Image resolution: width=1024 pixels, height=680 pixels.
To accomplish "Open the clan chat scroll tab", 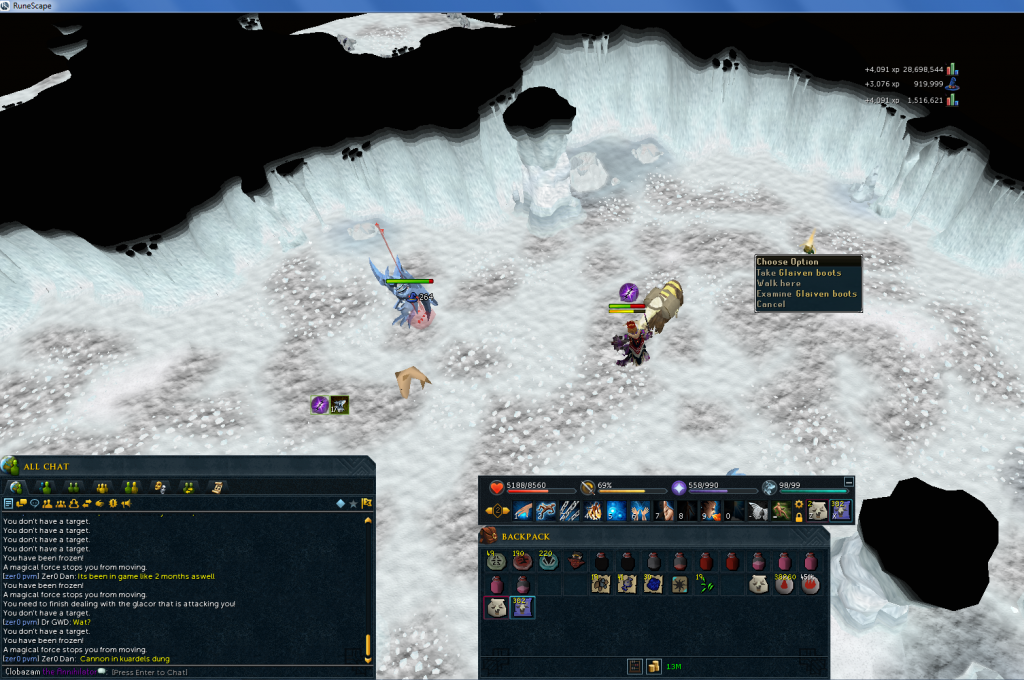I will point(215,487).
